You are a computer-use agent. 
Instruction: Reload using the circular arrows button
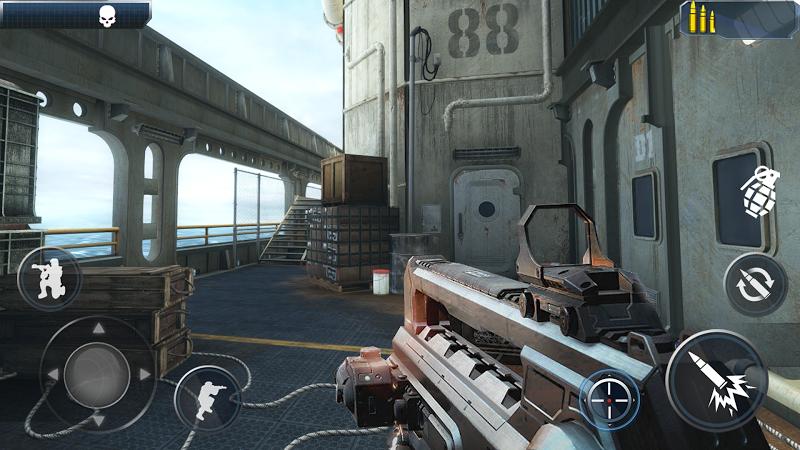click(755, 285)
